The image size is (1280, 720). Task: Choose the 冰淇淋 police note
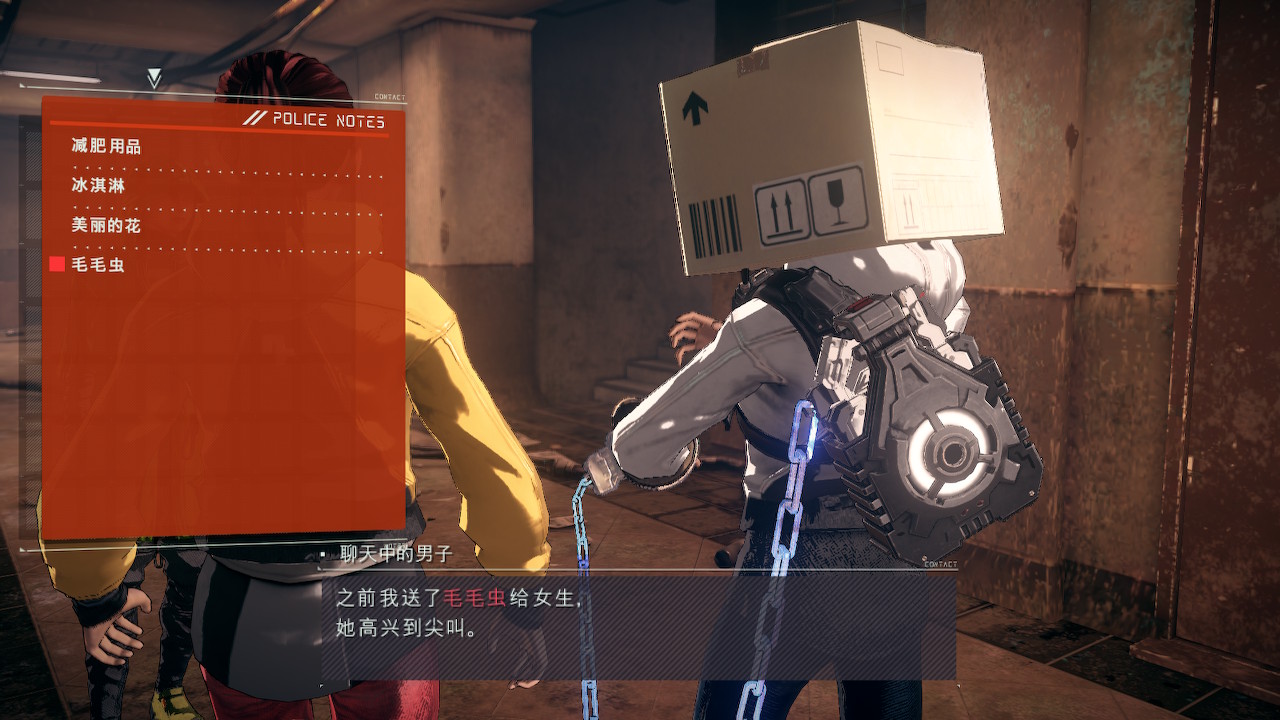pyautogui.click(x=98, y=186)
